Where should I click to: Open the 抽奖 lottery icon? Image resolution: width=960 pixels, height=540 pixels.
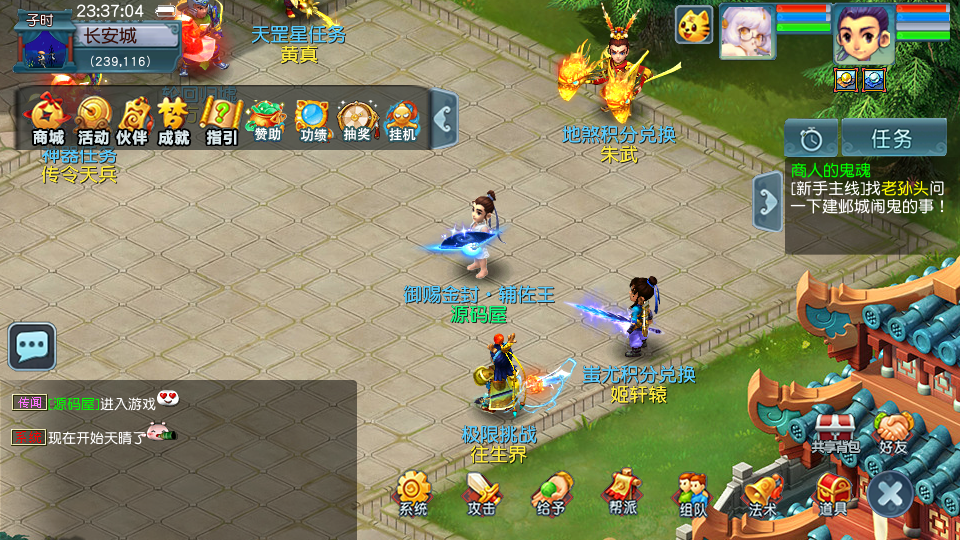pos(357,120)
